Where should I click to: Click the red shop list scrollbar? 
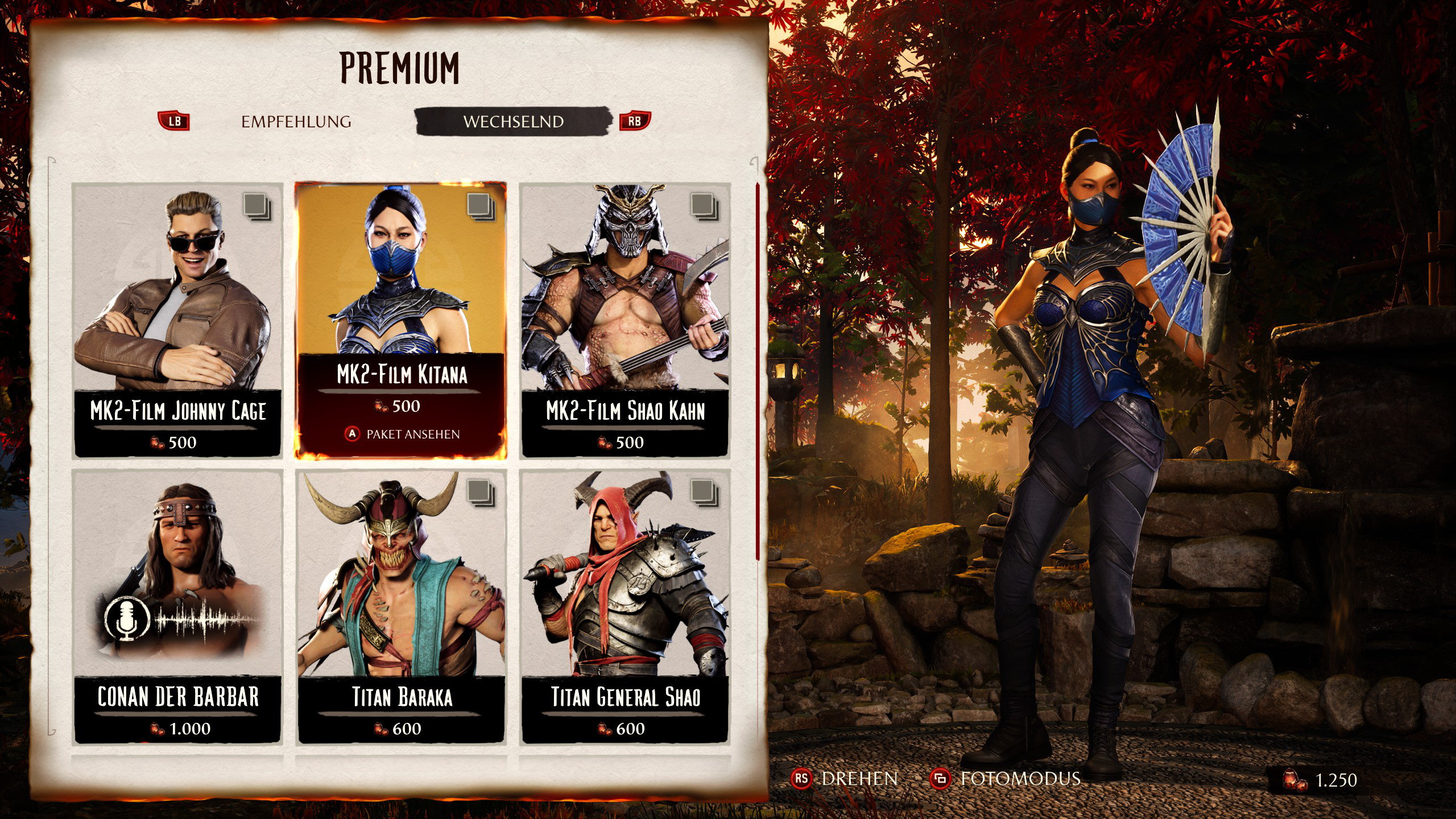pos(757,370)
